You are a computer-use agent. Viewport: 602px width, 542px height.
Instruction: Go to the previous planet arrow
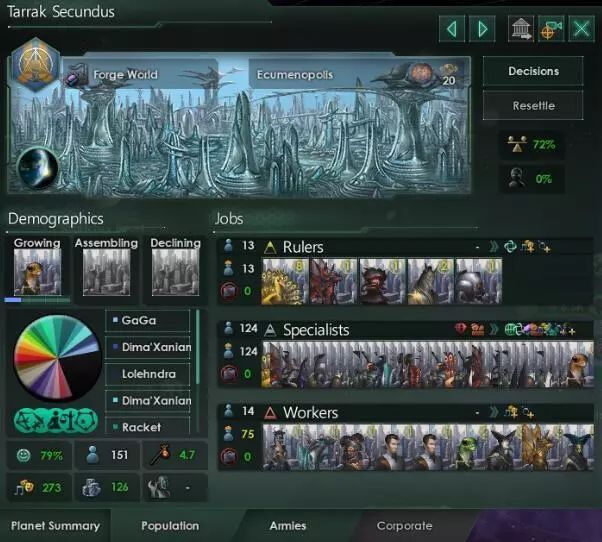click(453, 28)
